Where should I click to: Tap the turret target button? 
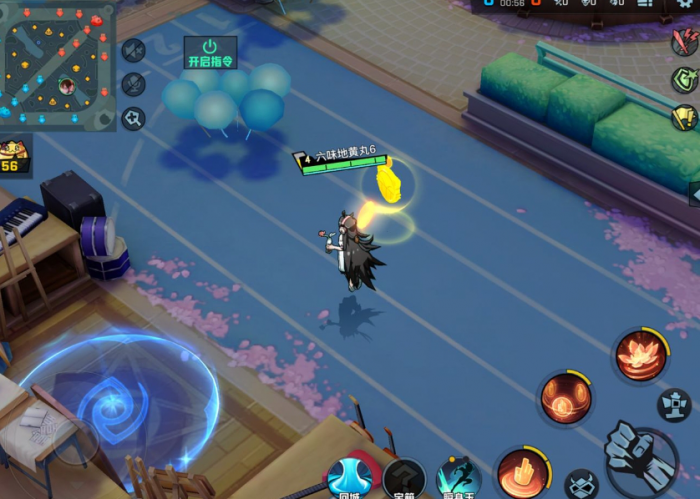[674, 404]
